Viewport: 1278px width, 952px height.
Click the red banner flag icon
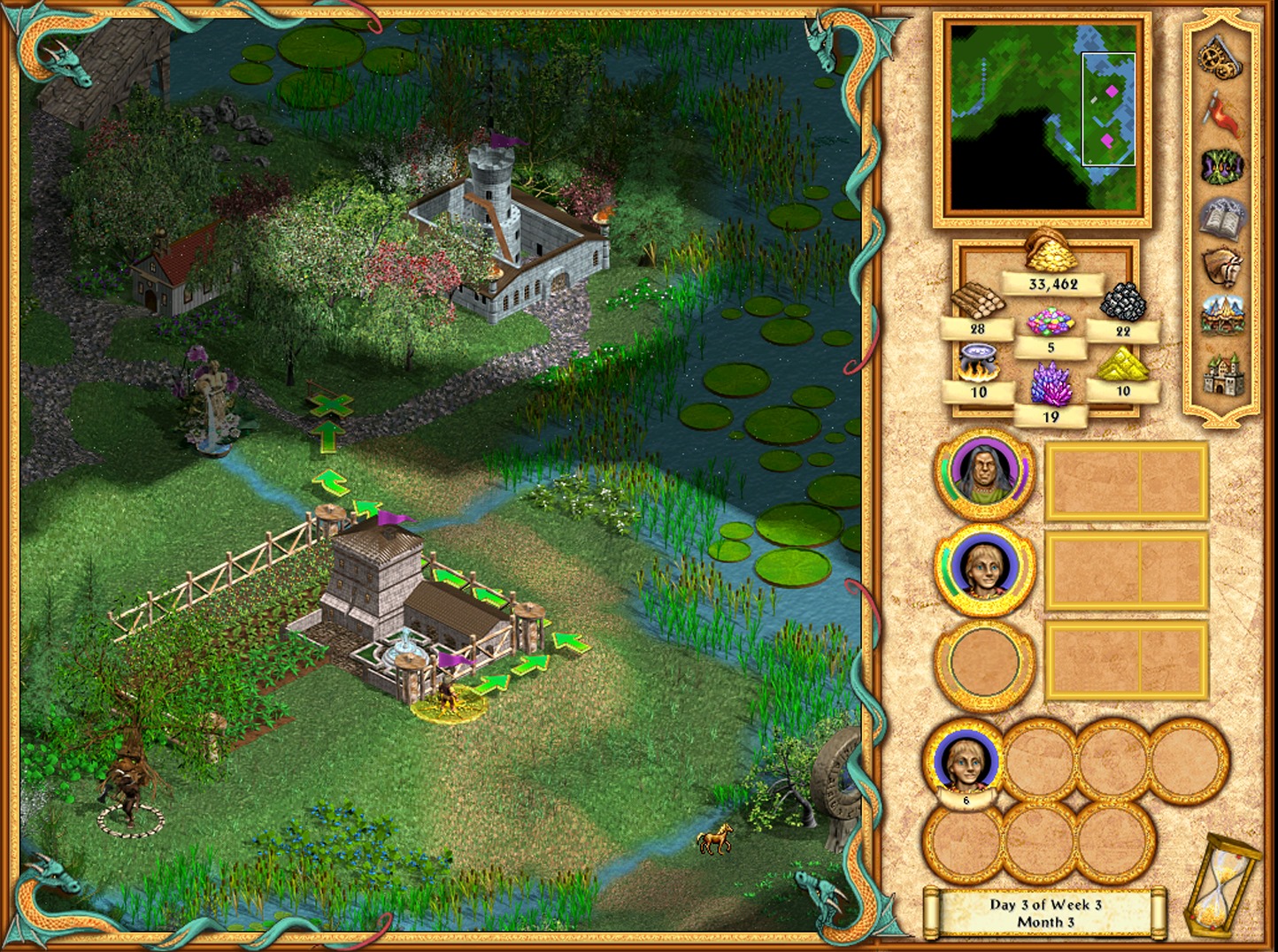pyautogui.click(x=1221, y=111)
